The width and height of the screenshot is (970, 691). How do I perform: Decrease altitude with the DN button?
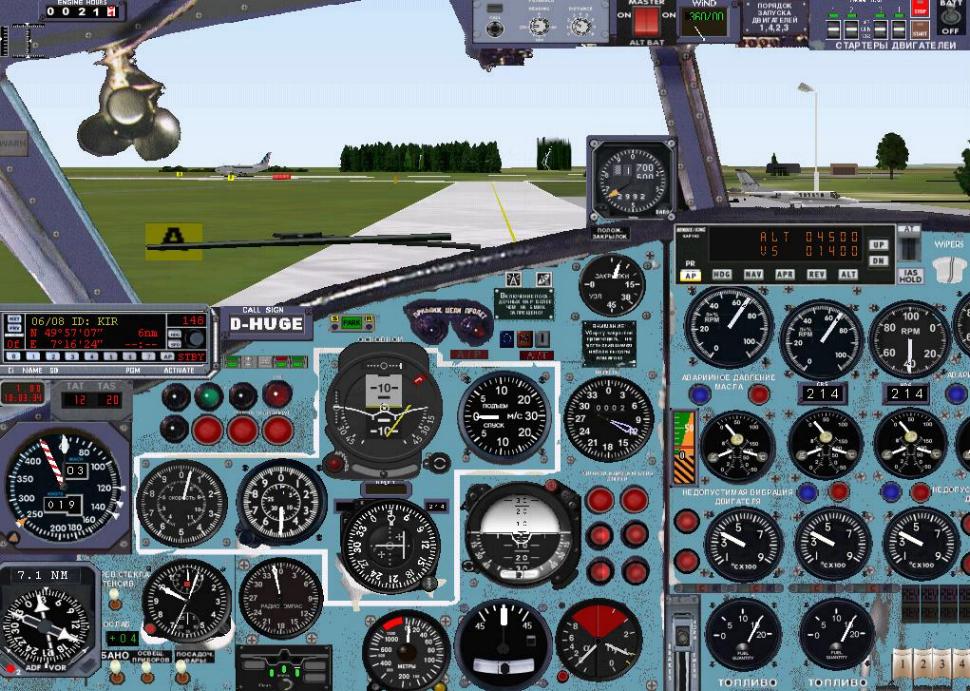pyautogui.click(x=878, y=260)
